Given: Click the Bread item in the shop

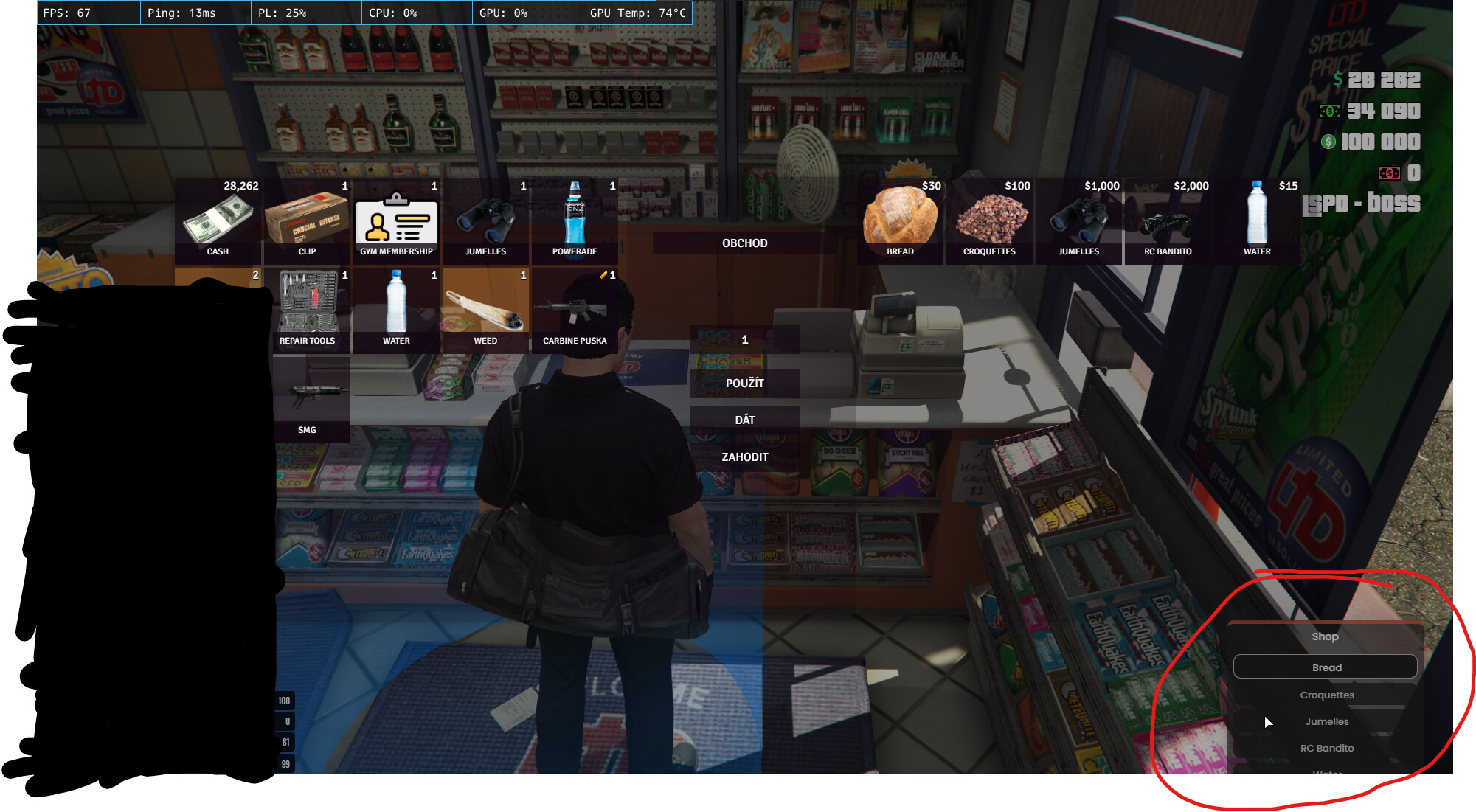Looking at the screenshot, I should (x=901, y=218).
